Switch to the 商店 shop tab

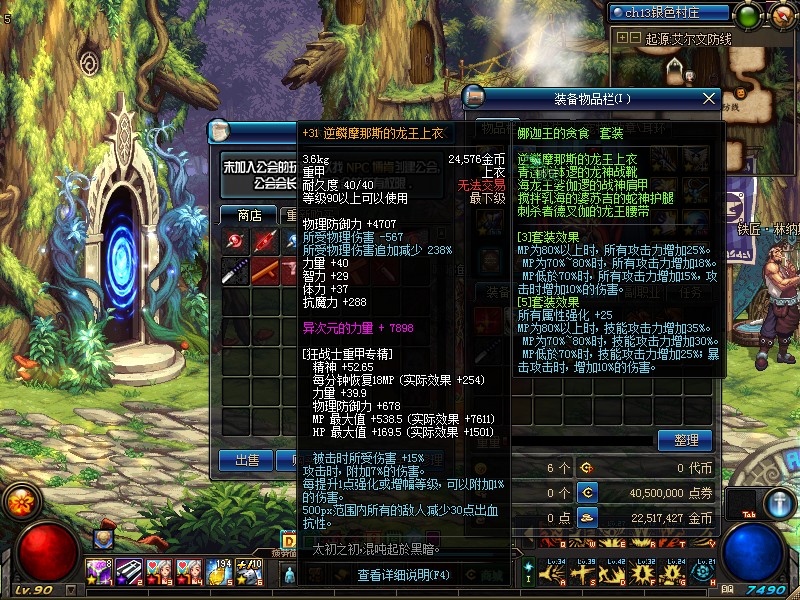pyautogui.click(x=248, y=215)
